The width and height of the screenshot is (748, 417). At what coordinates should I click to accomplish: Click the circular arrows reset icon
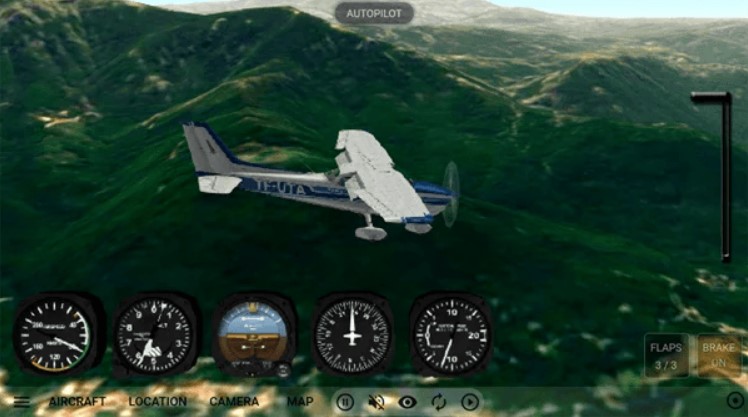439,402
